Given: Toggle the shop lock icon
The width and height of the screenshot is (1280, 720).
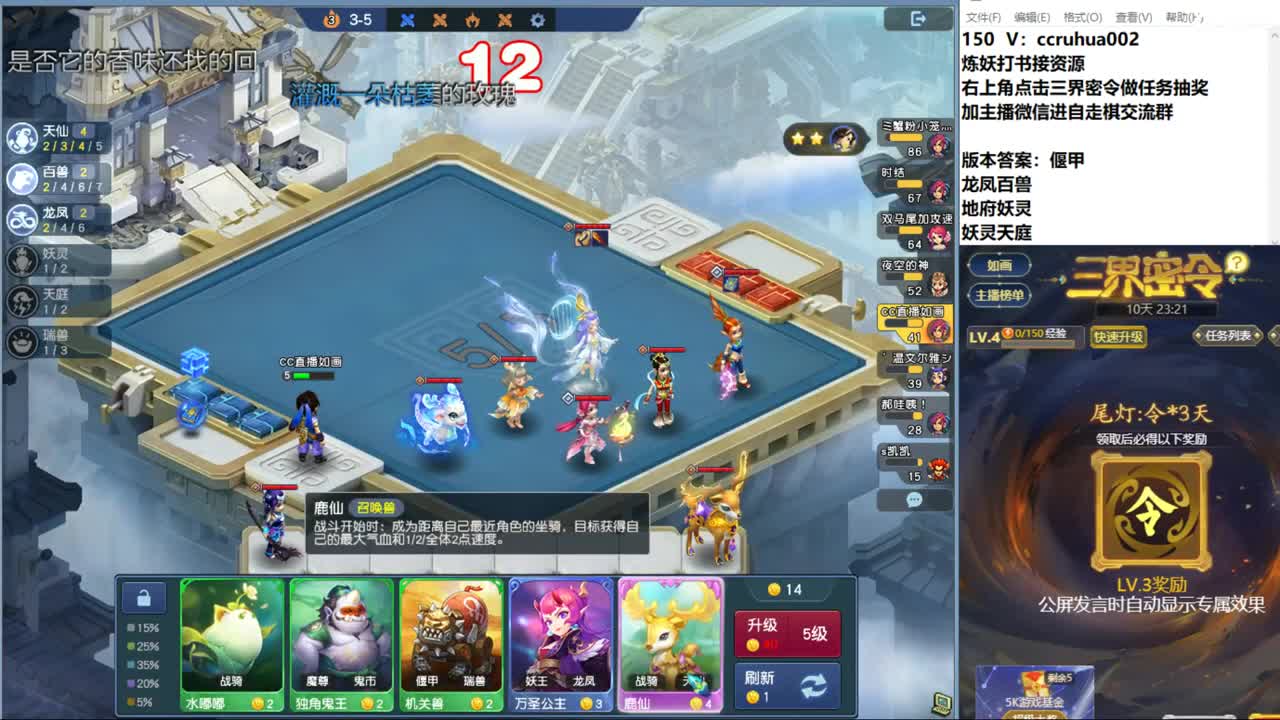Looking at the screenshot, I should (143, 596).
